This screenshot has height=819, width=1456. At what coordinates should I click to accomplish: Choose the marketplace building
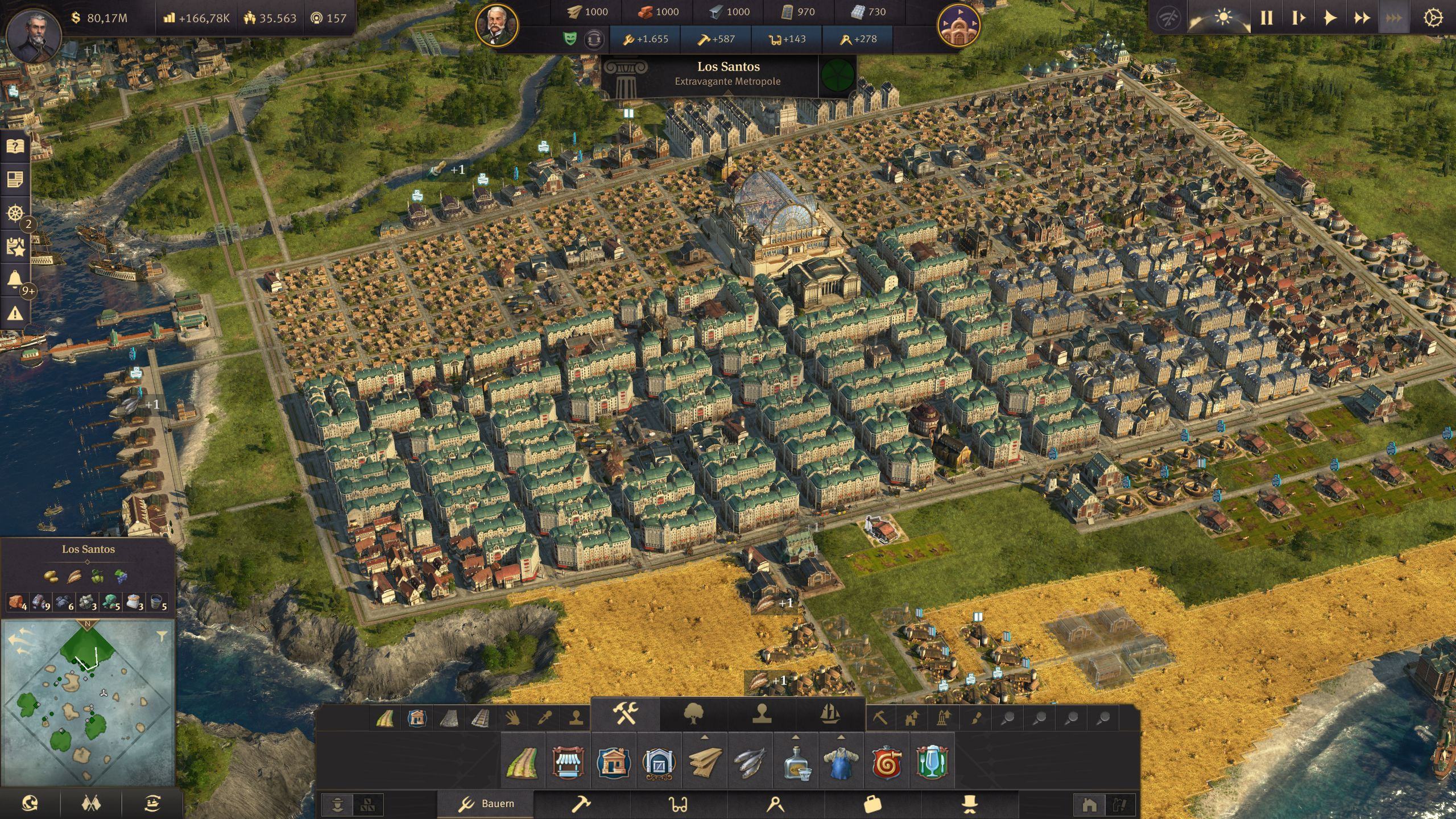point(568,762)
